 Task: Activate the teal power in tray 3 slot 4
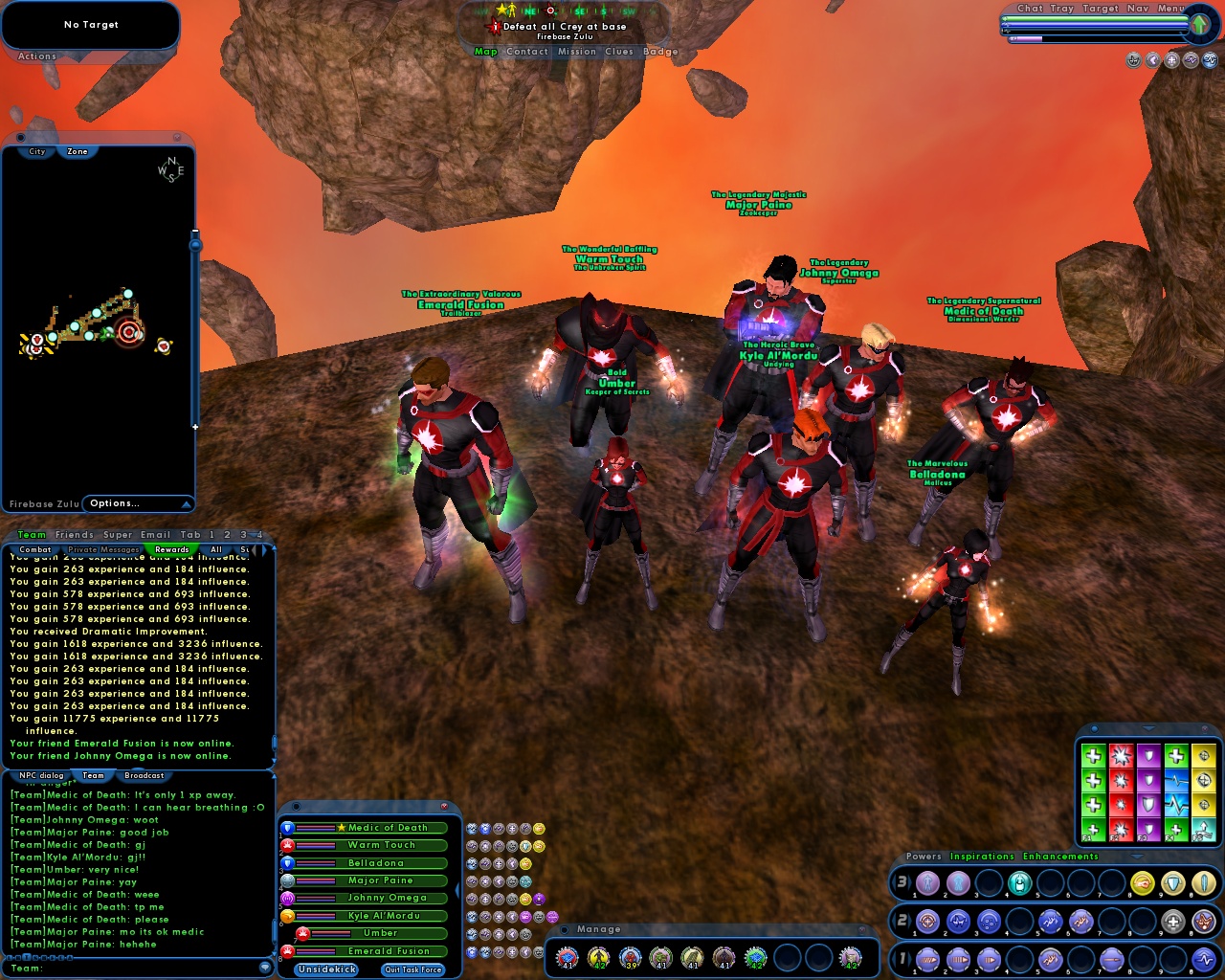[x=1019, y=882]
